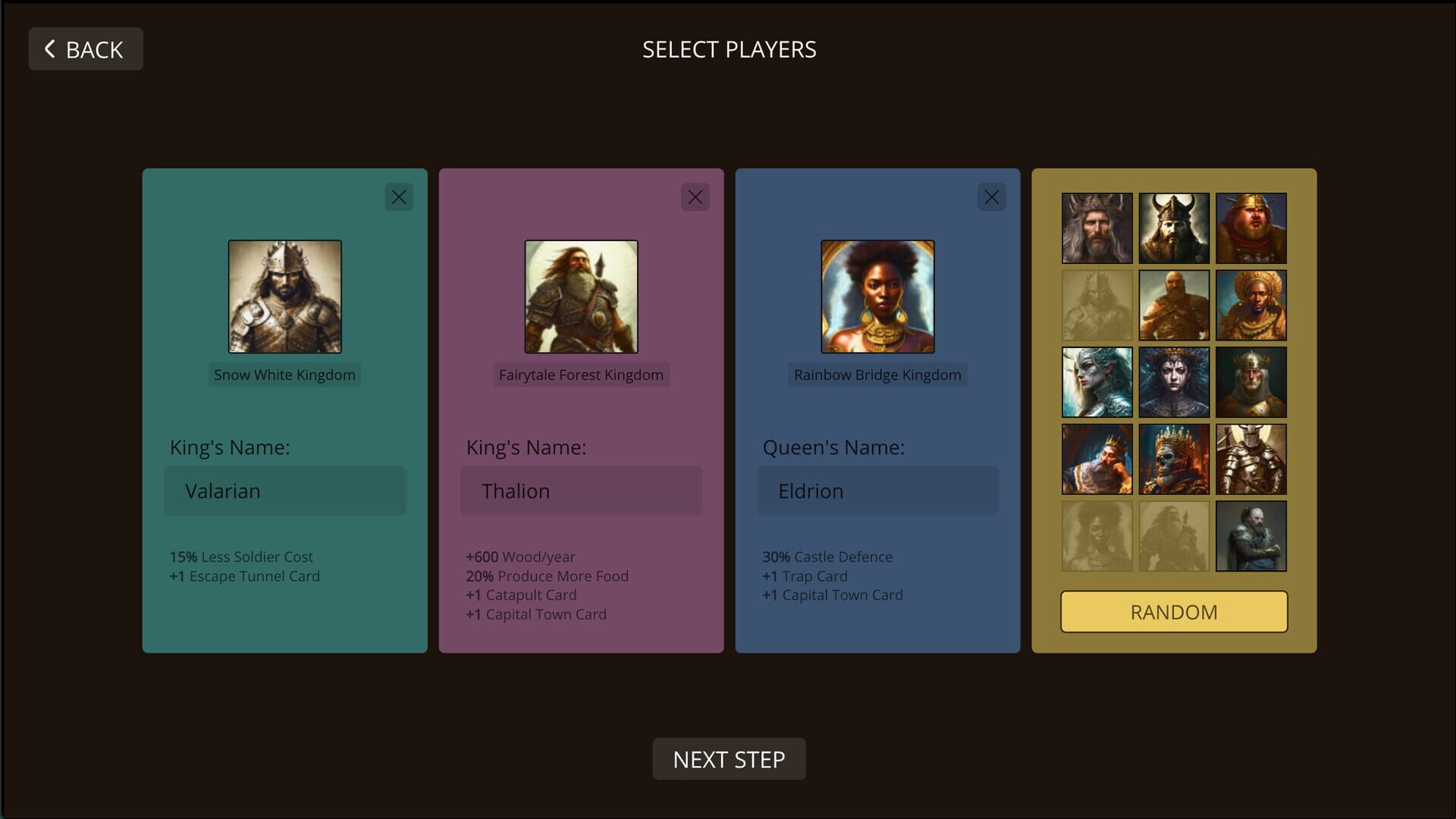Select the viking-helmeted king portrait

(x=1174, y=227)
